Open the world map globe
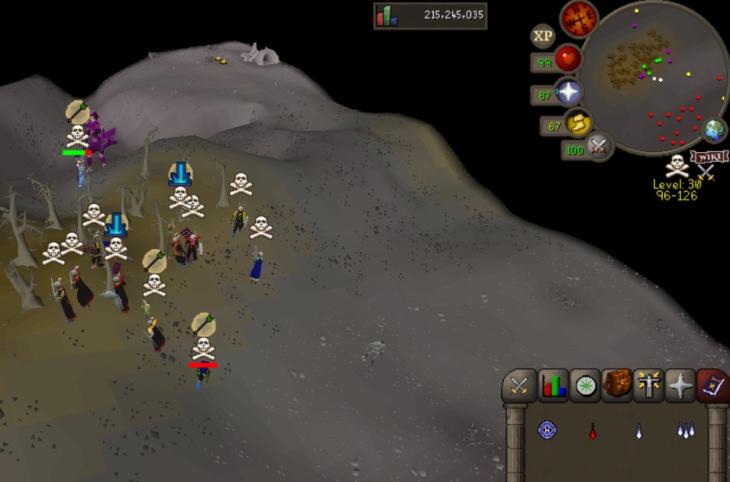The height and width of the screenshot is (482, 730). [714, 130]
